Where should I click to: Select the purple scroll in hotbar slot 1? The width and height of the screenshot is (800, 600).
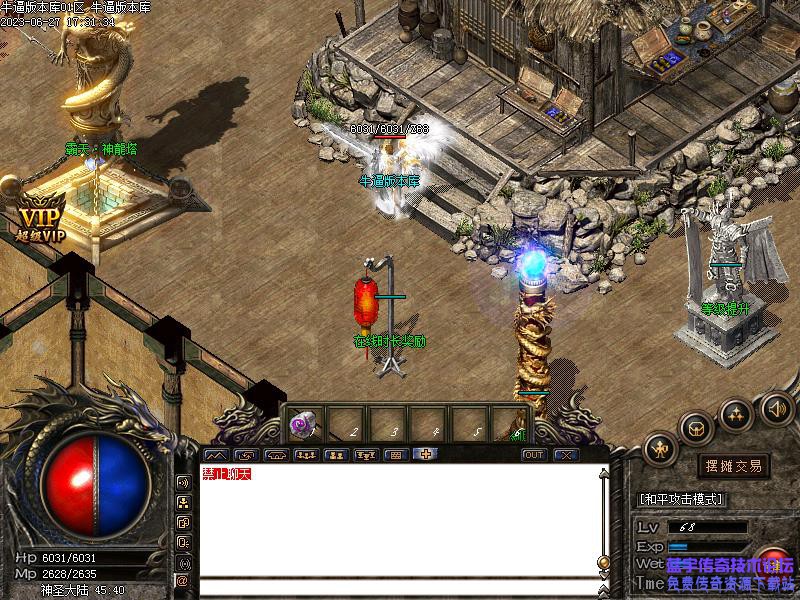coord(302,425)
